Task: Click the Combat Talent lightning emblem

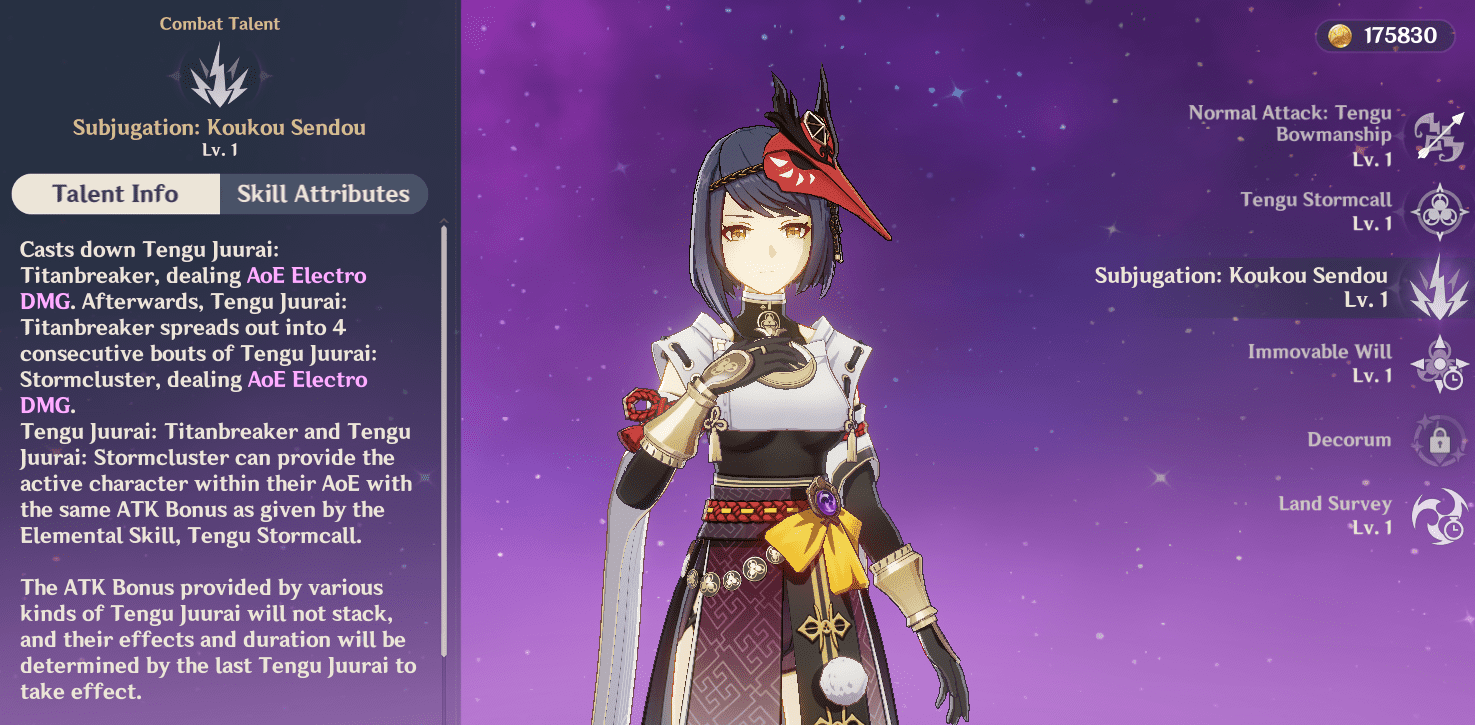Action: 220,73
